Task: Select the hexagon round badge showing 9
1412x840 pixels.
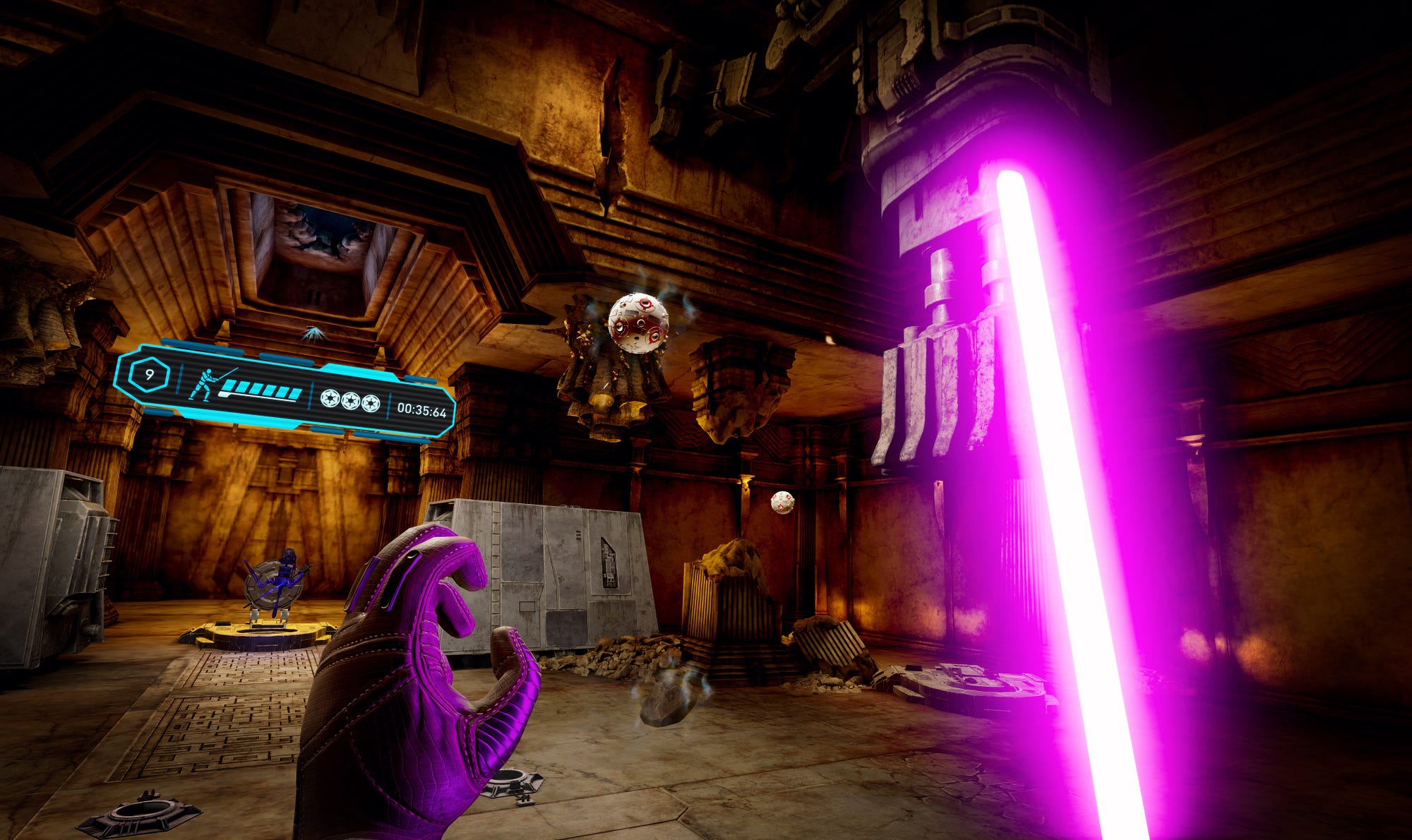Action: tap(149, 374)
